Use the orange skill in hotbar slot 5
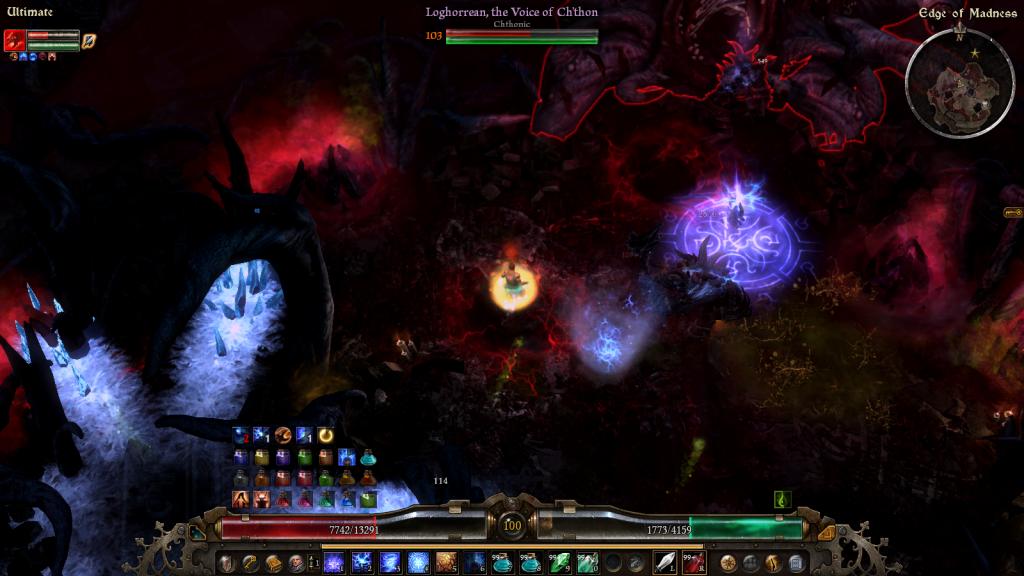This screenshot has height=576, width=1024. (446, 562)
